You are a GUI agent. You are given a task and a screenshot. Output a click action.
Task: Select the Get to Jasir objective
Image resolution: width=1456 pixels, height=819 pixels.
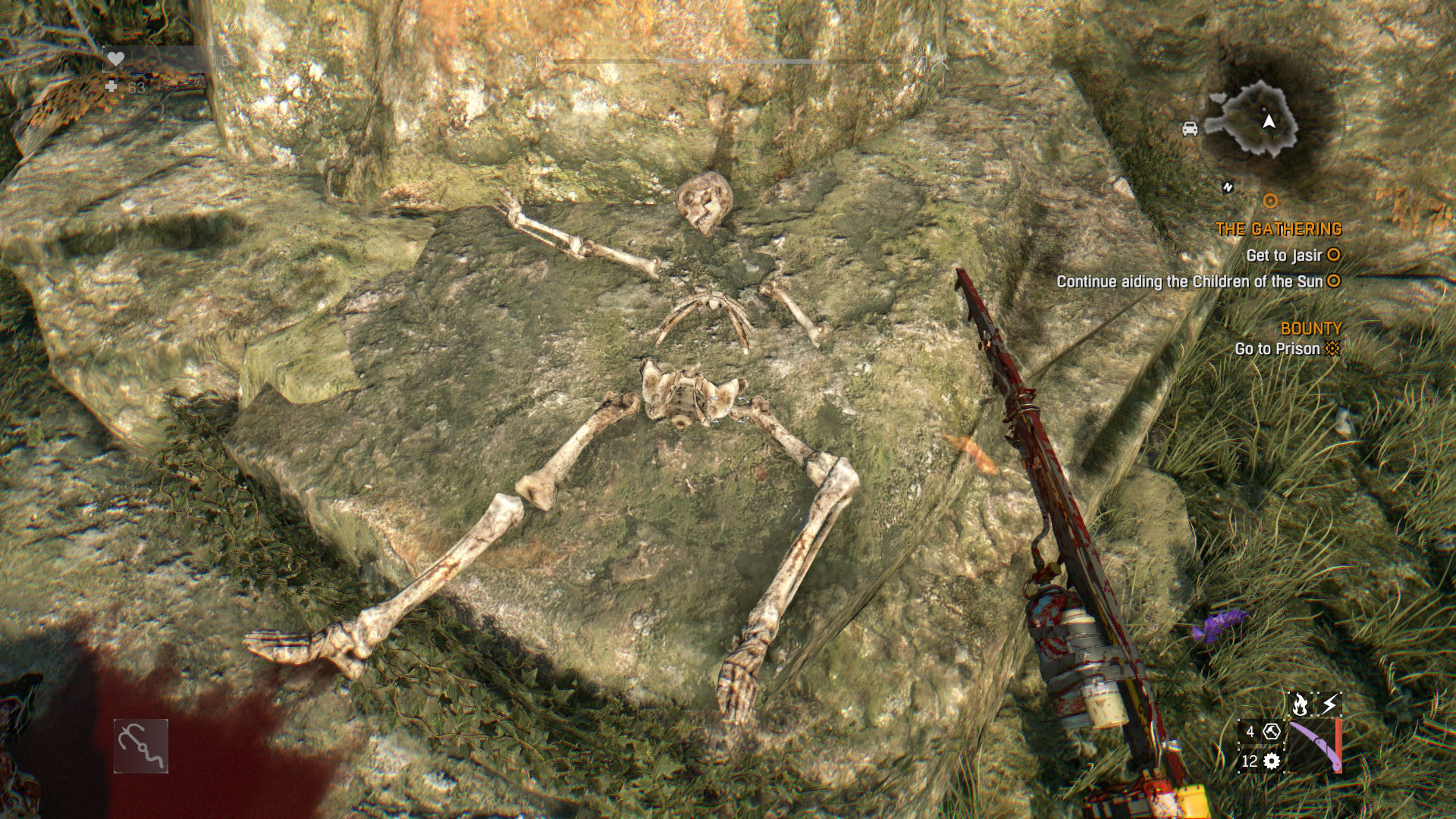pos(1284,256)
